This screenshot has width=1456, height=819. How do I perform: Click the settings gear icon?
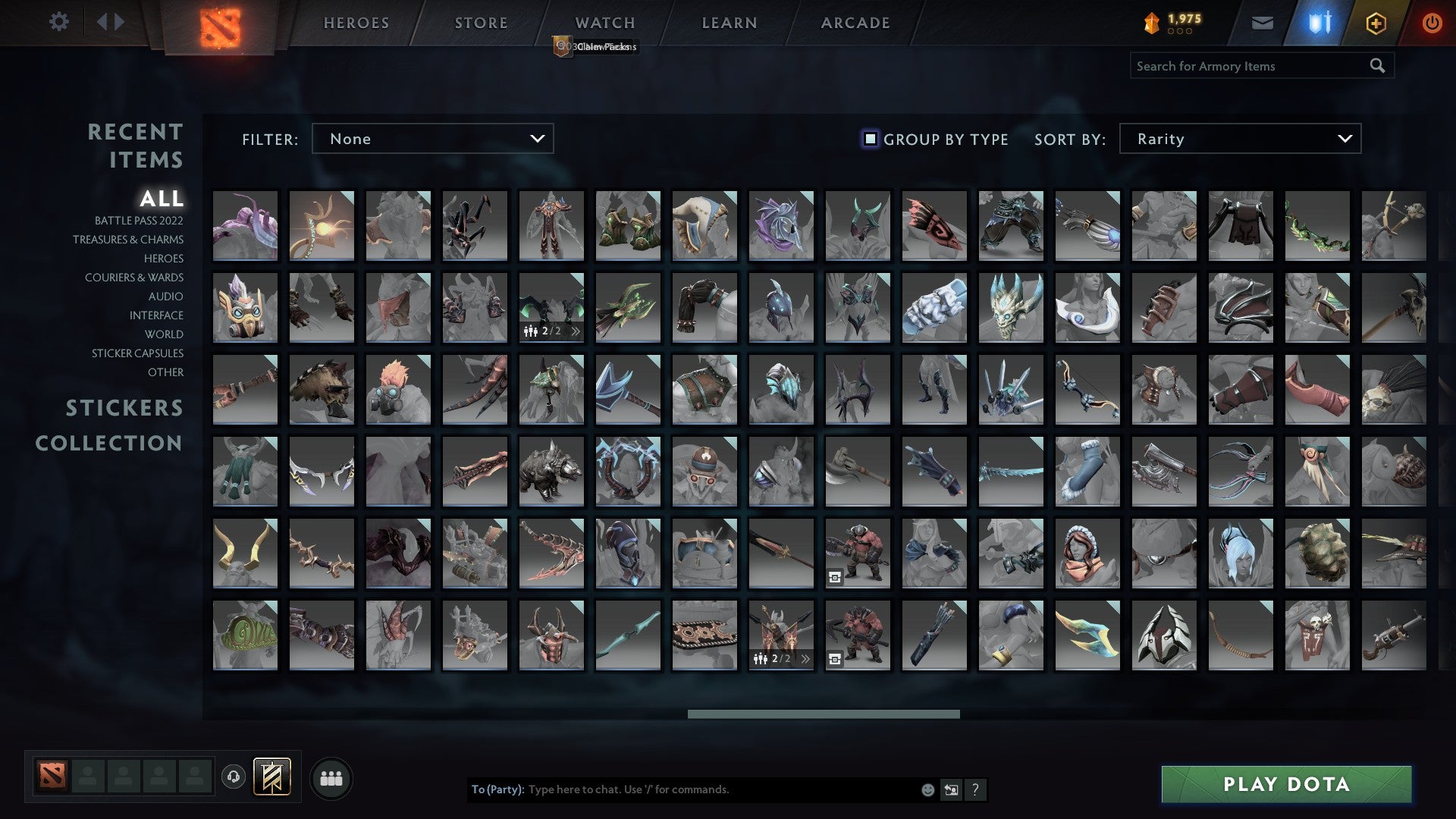point(59,22)
